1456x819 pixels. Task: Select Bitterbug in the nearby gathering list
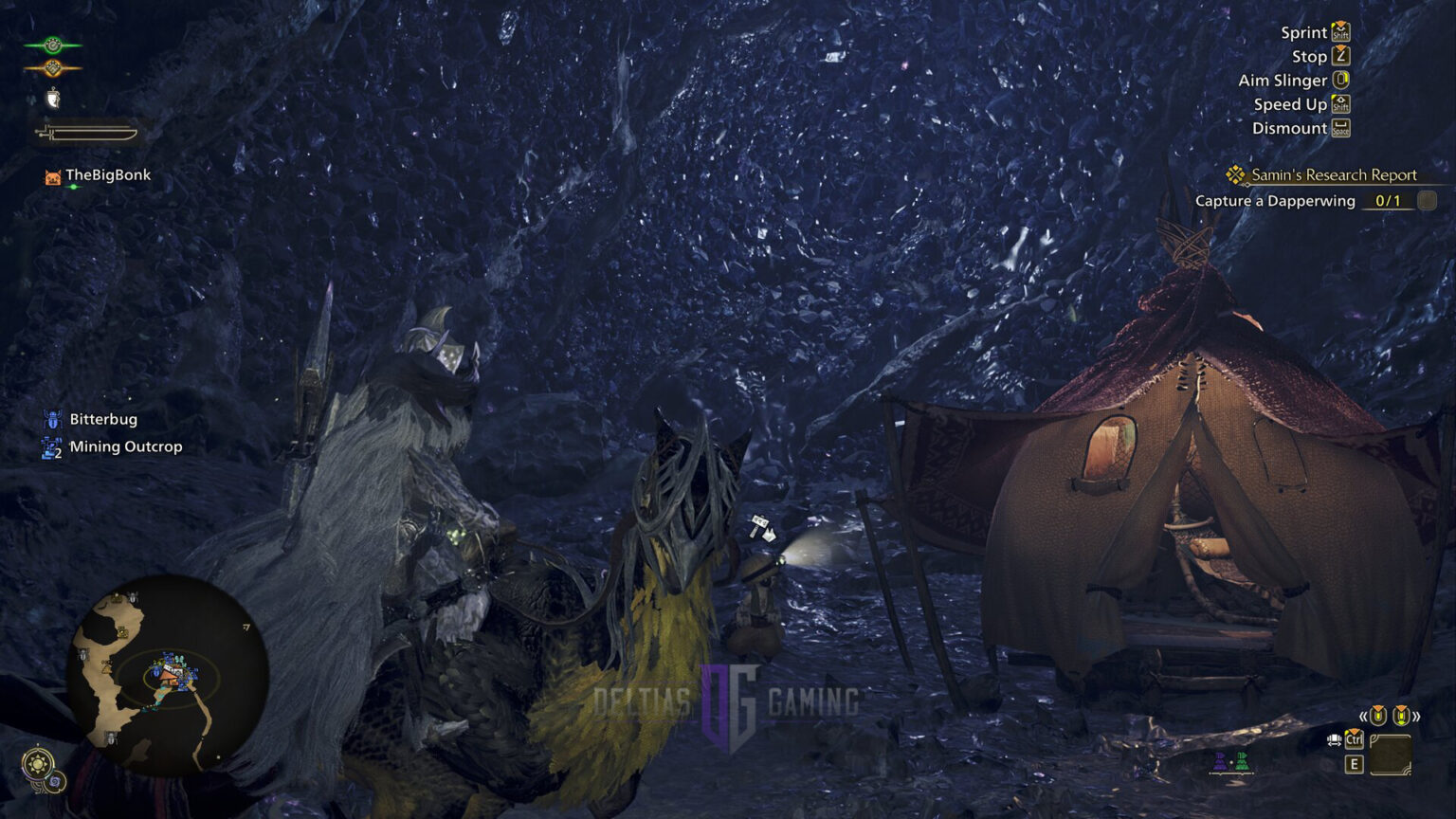point(102,419)
